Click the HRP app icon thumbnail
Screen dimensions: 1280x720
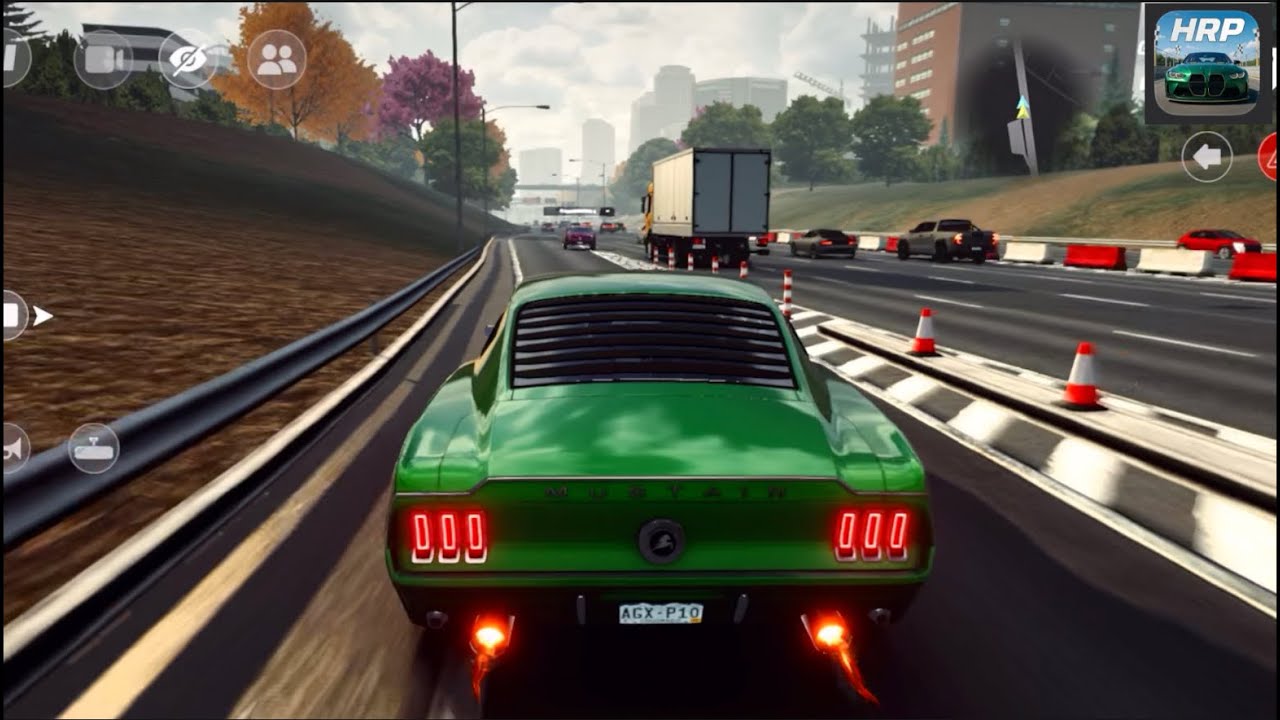[x=1208, y=64]
